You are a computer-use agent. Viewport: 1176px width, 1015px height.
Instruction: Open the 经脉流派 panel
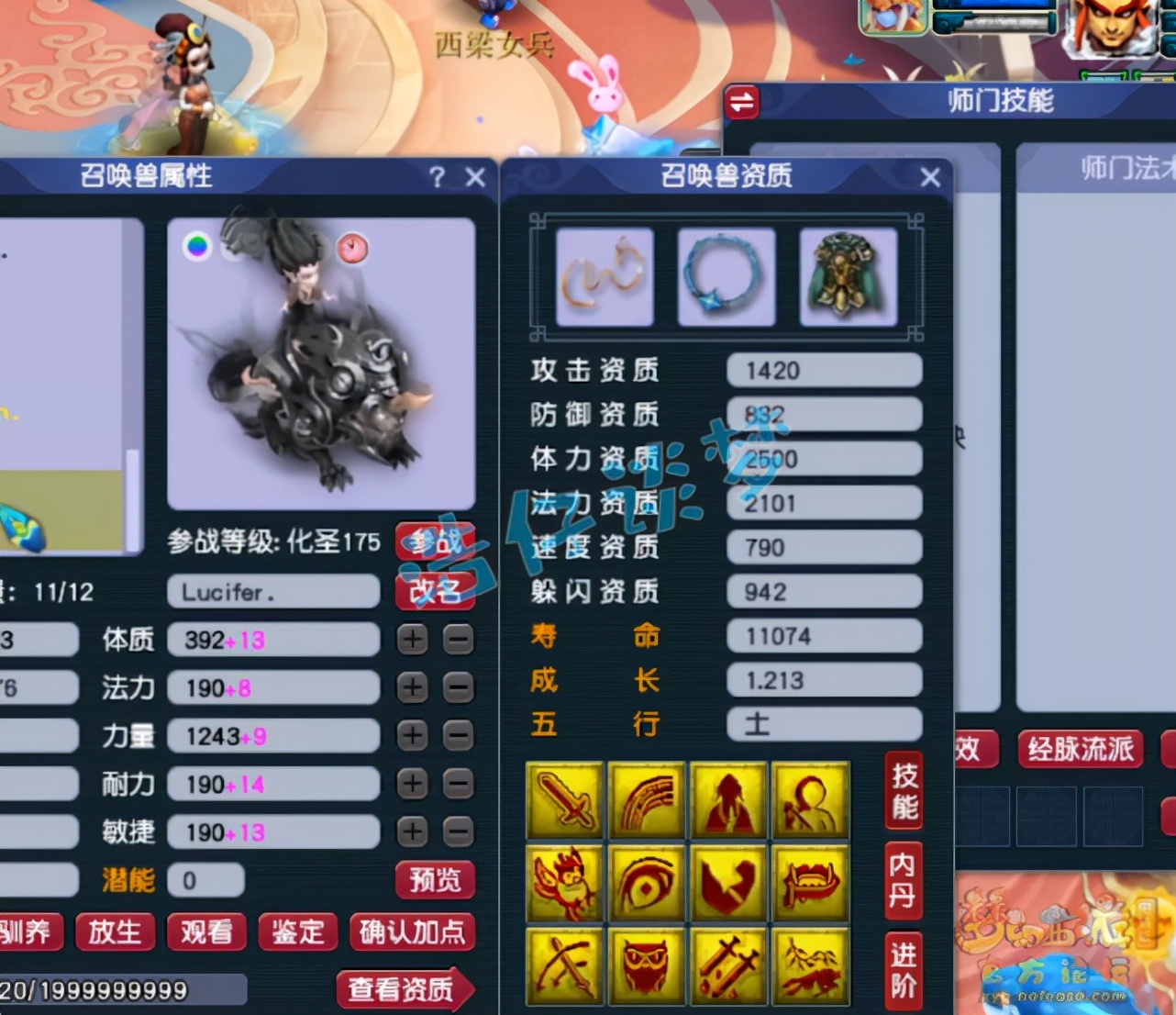[1080, 749]
